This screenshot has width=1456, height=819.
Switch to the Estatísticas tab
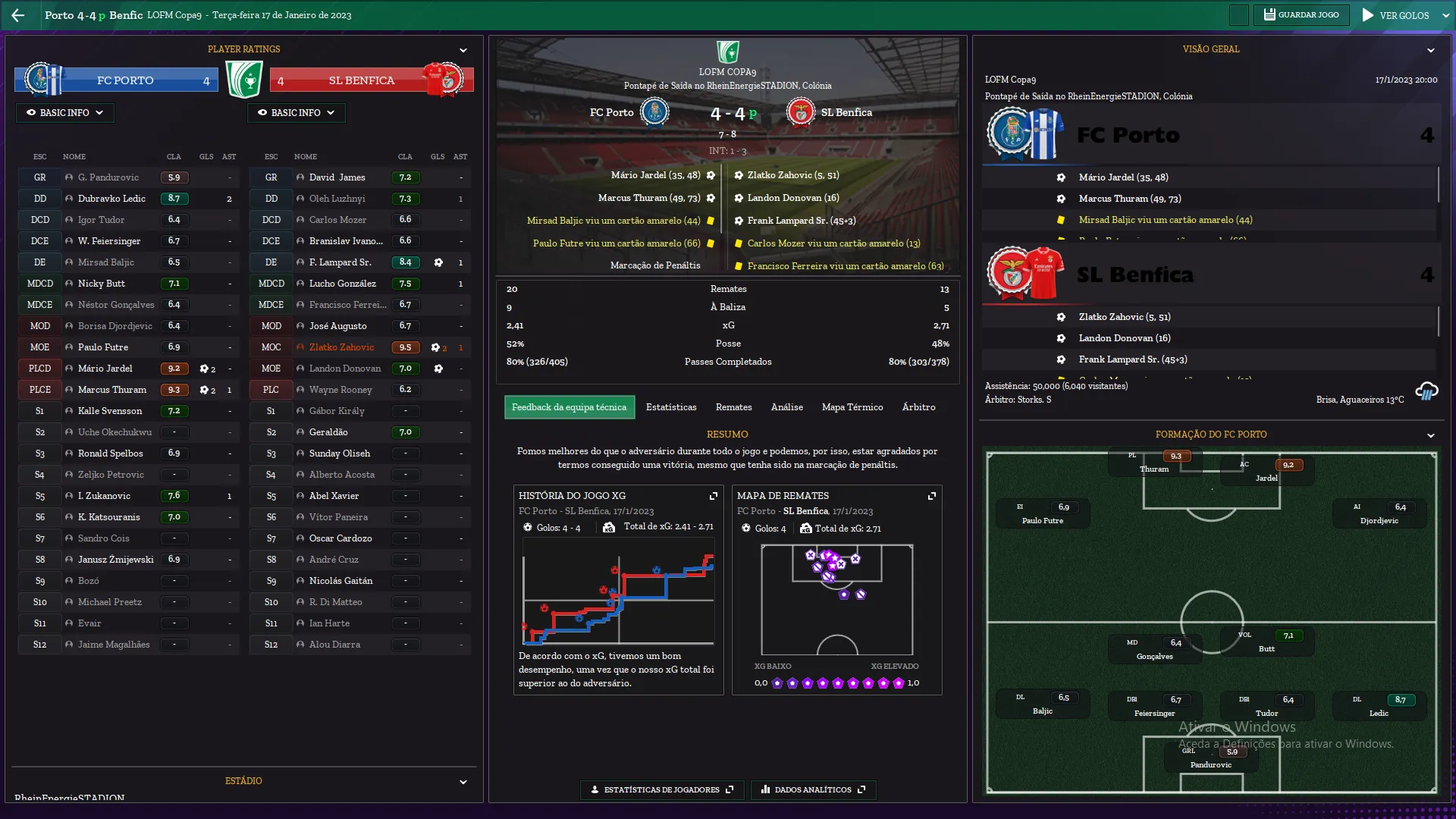[671, 407]
